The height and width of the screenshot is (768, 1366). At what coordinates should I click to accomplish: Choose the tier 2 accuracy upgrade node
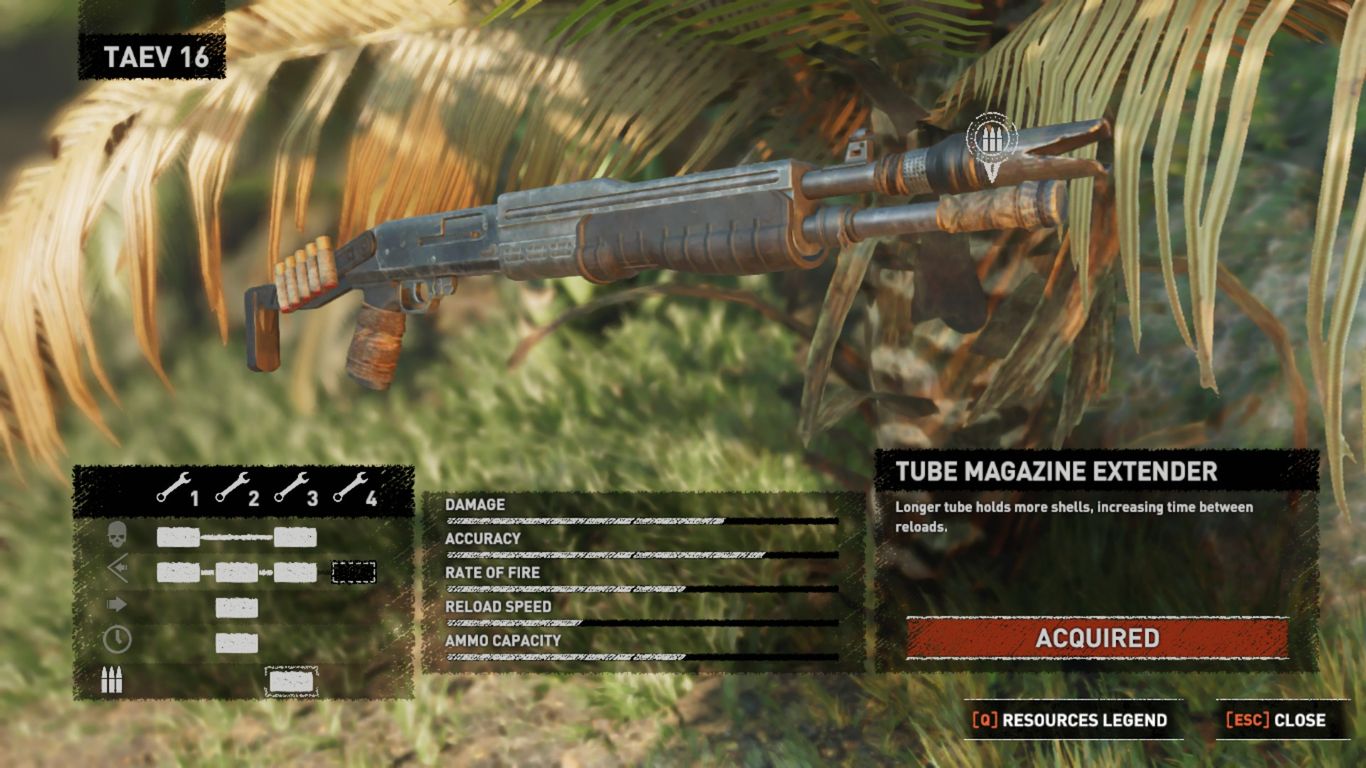point(237,572)
